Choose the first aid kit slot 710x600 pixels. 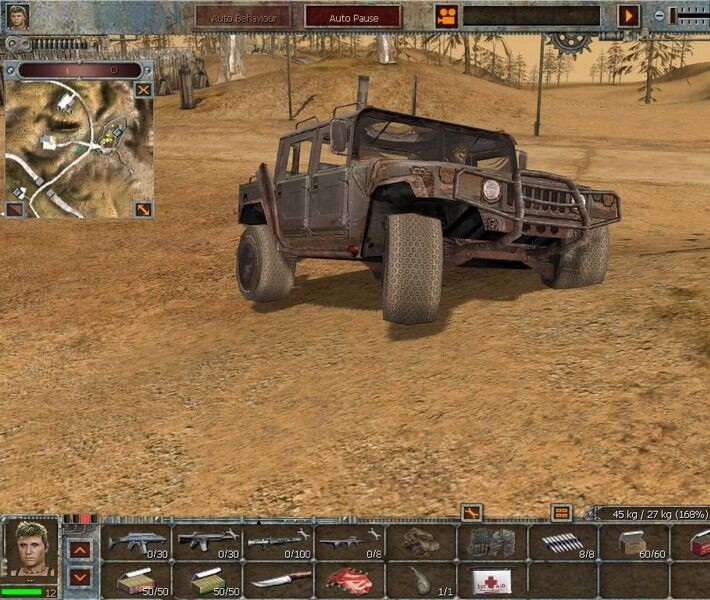(x=490, y=580)
